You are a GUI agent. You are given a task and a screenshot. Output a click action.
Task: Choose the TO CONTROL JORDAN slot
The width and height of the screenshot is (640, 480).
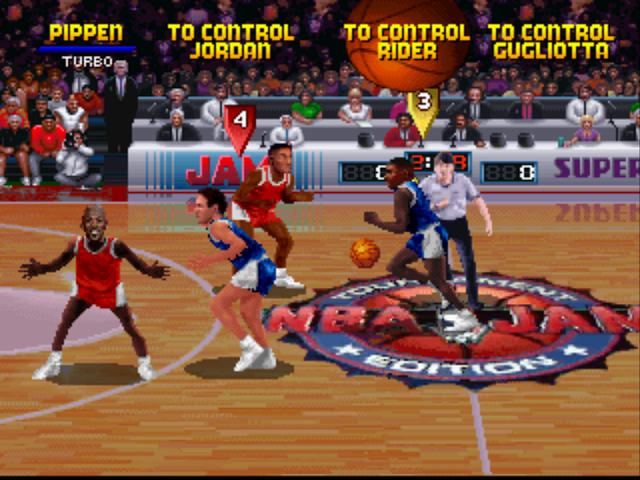point(231,41)
